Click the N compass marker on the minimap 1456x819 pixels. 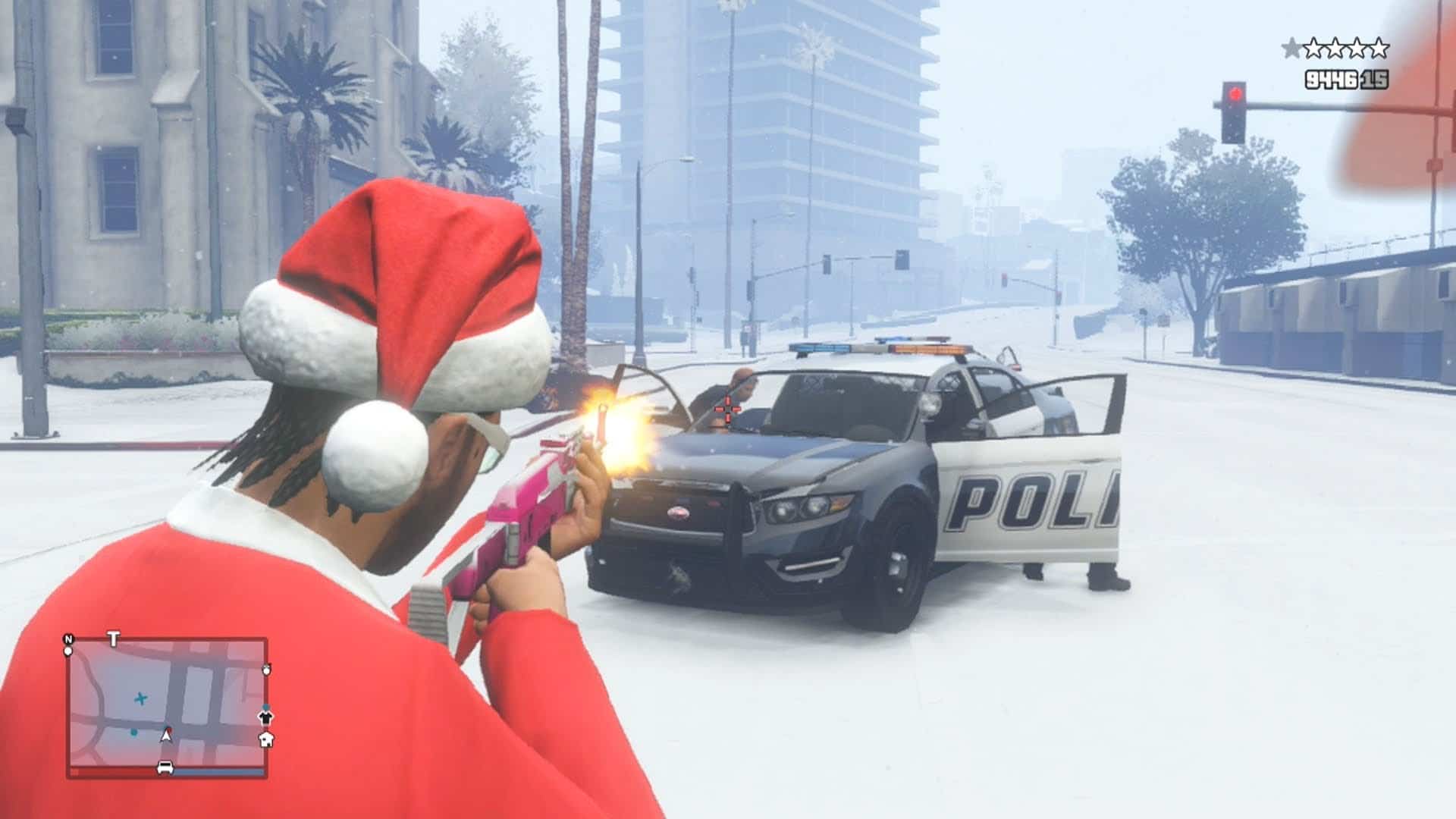pyautogui.click(x=68, y=639)
